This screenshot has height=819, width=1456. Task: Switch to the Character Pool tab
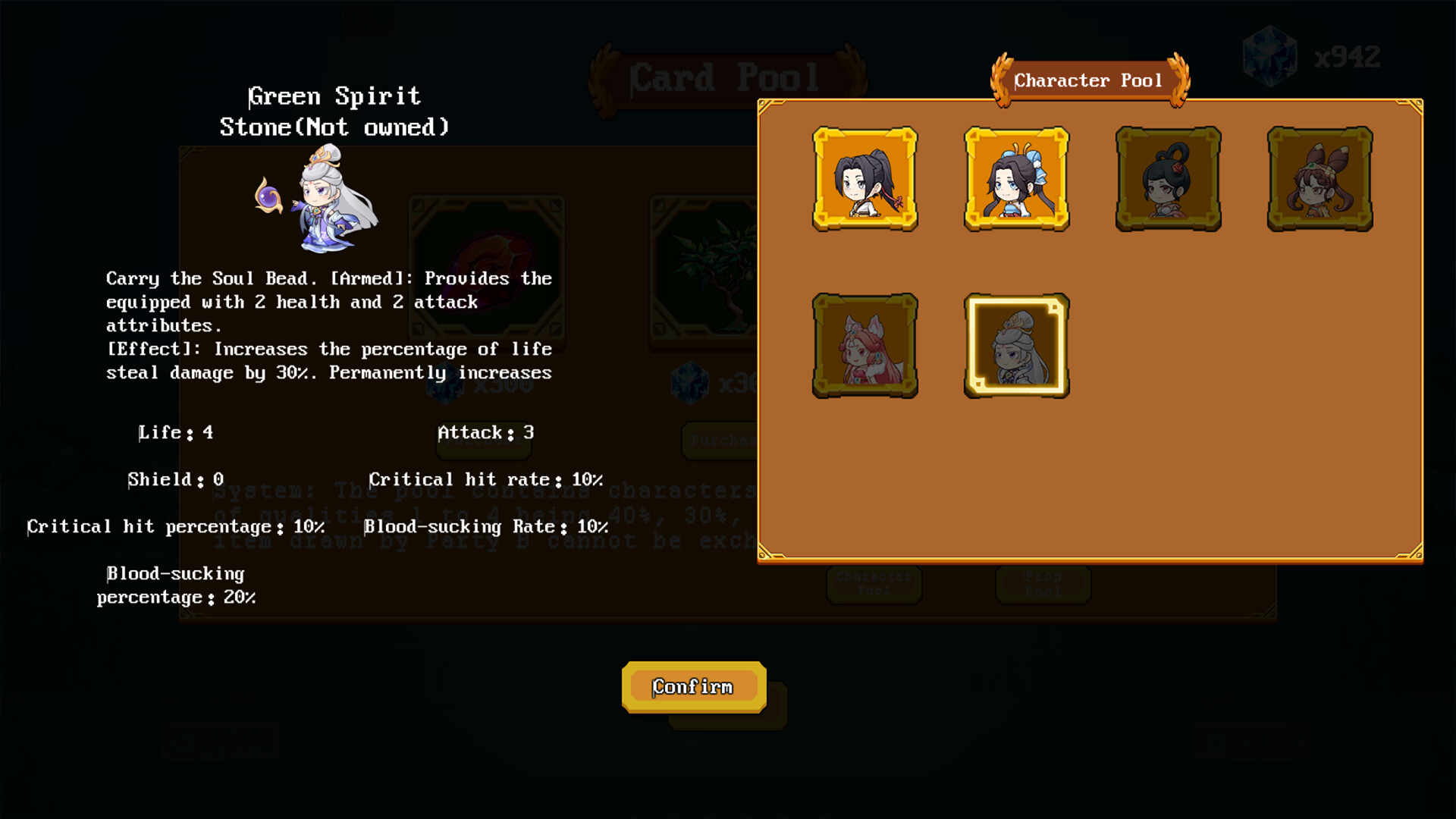[x=874, y=584]
